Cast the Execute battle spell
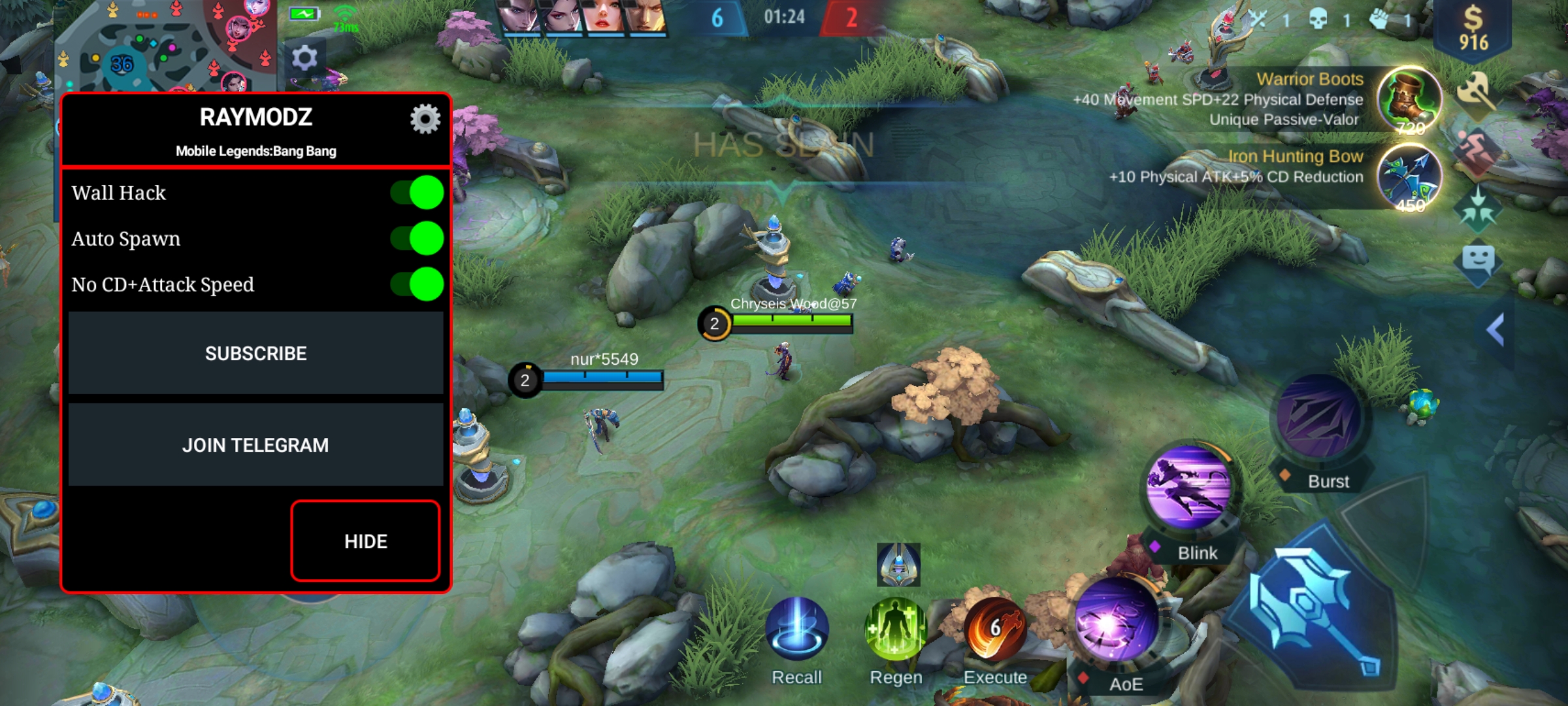 click(x=995, y=629)
